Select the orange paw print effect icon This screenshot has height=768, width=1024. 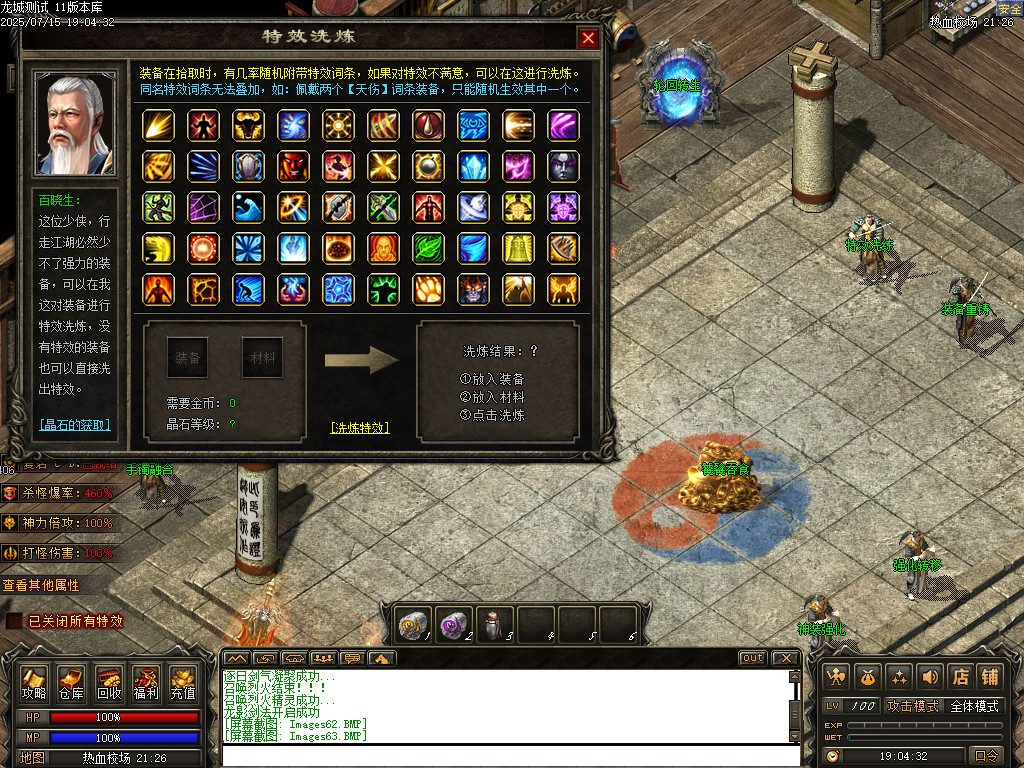click(428, 289)
